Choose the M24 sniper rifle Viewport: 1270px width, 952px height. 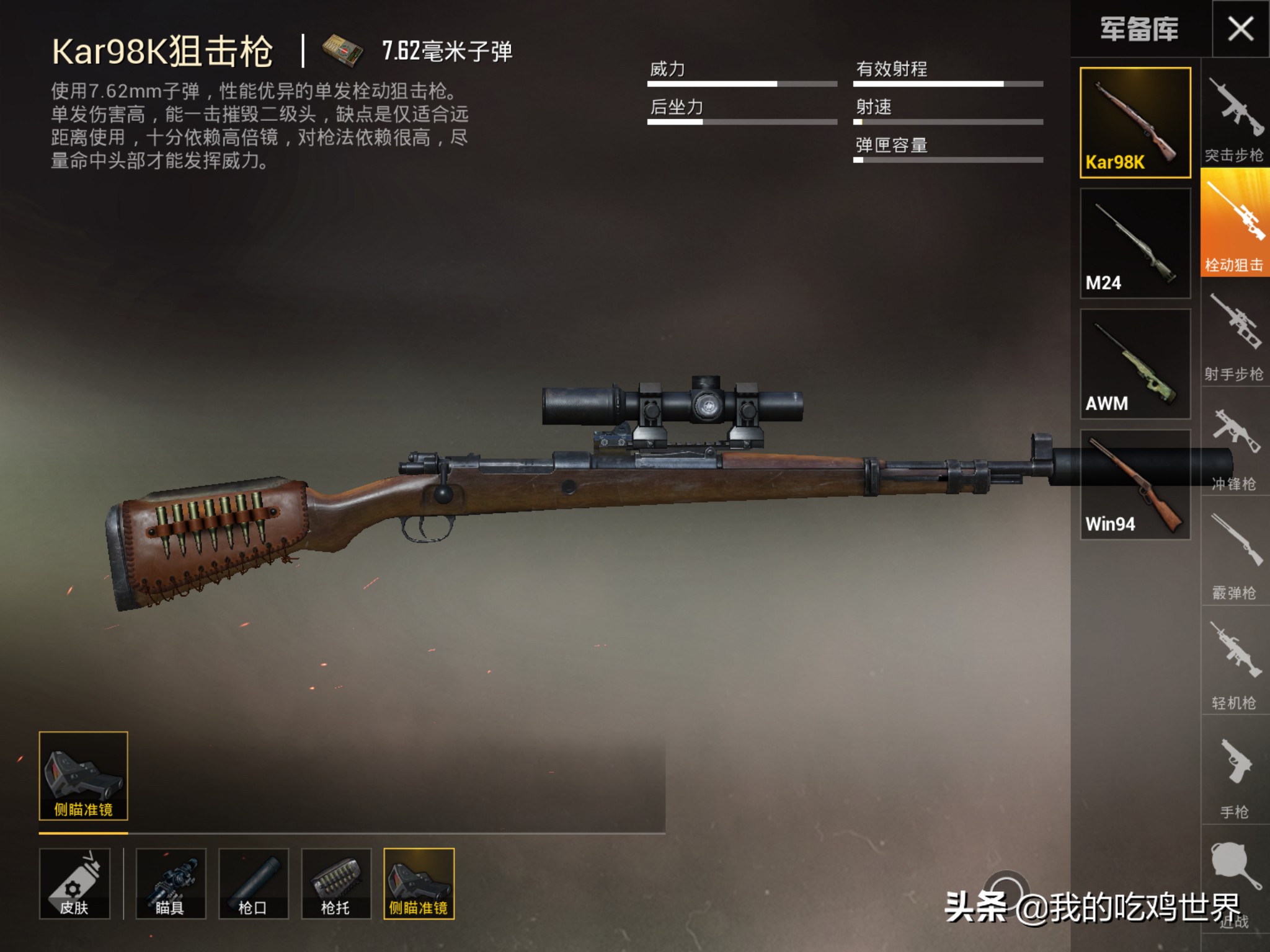pos(1135,243)
